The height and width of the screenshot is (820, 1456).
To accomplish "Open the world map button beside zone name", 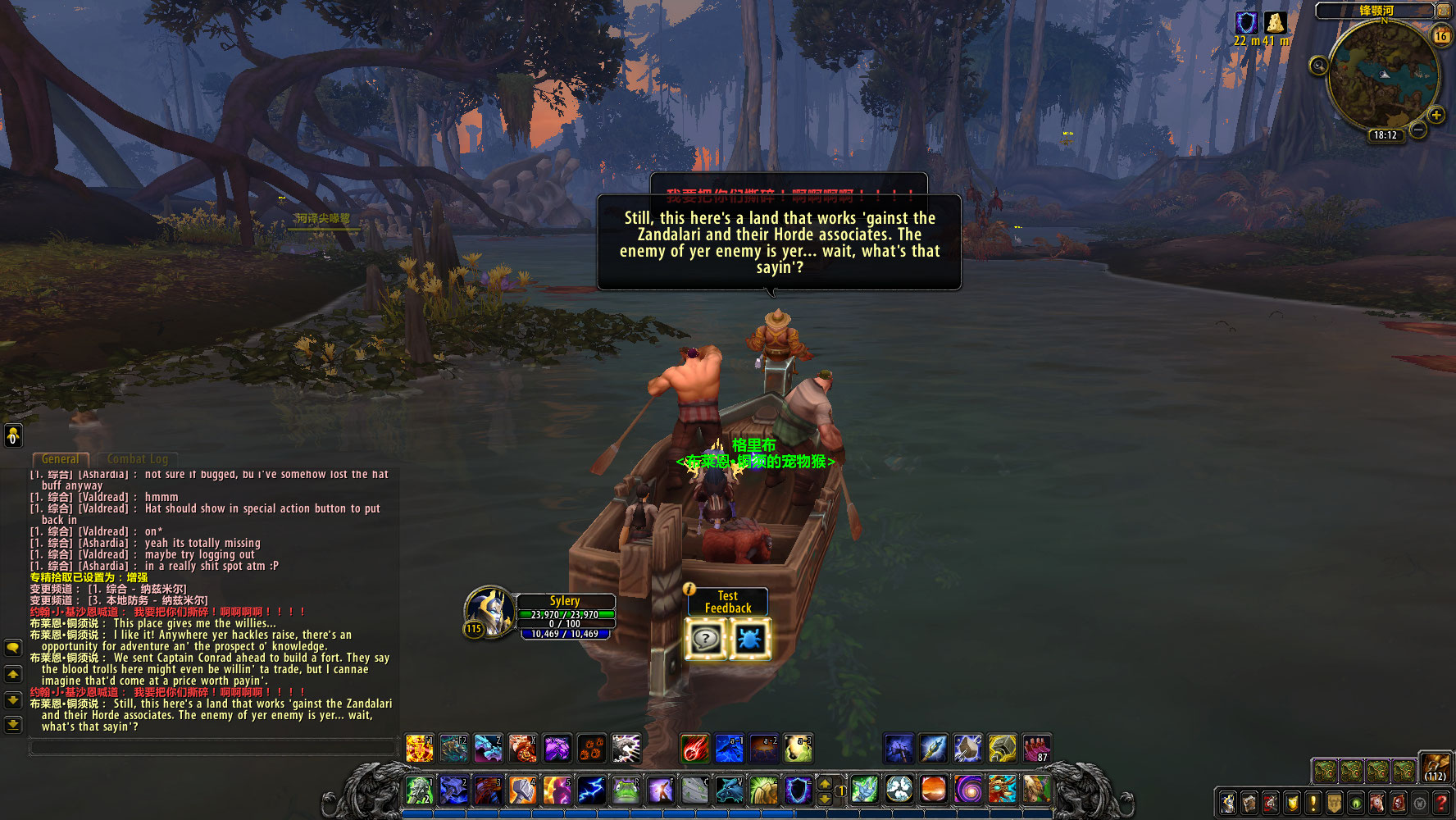I will click(x=1443, y=11).
